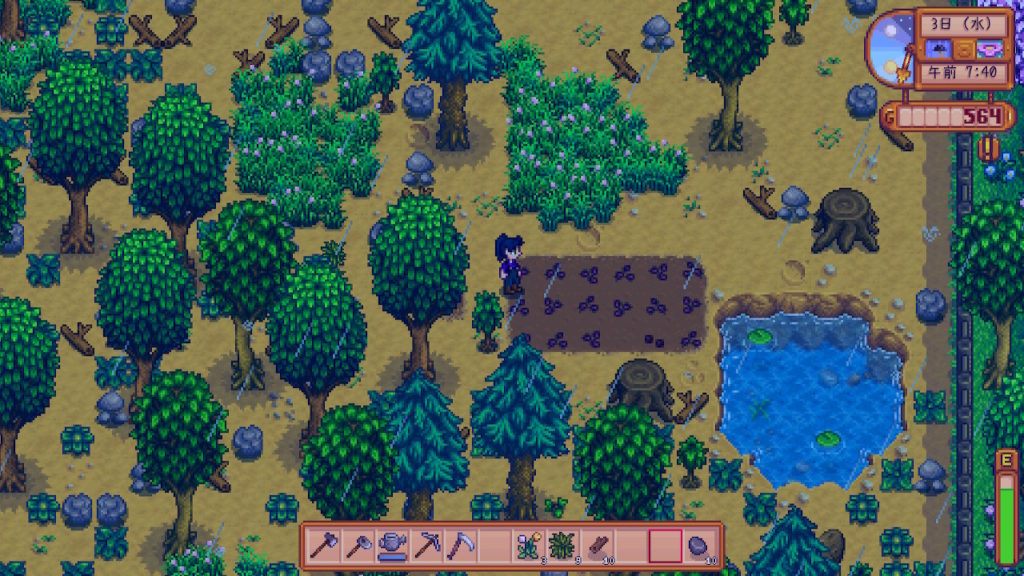Choose the wood stack in the hotbar
1024x576 pixels.
coord(596,546)
